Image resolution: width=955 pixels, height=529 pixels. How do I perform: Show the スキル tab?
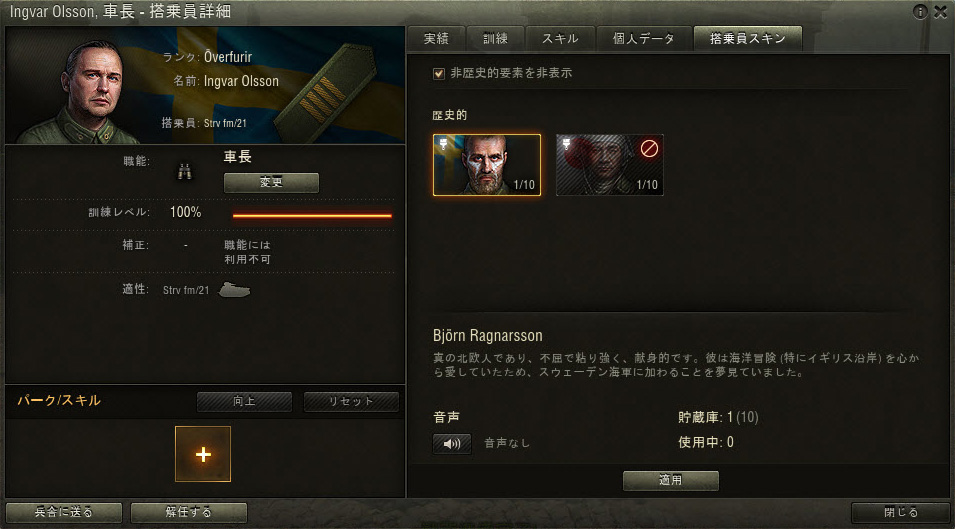559,39
